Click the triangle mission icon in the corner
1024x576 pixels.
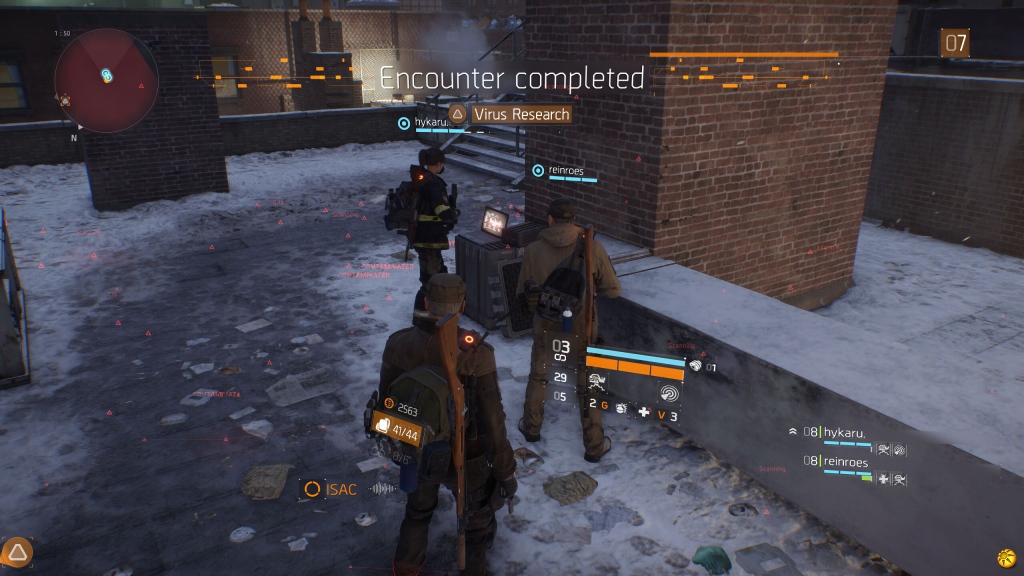18,551
